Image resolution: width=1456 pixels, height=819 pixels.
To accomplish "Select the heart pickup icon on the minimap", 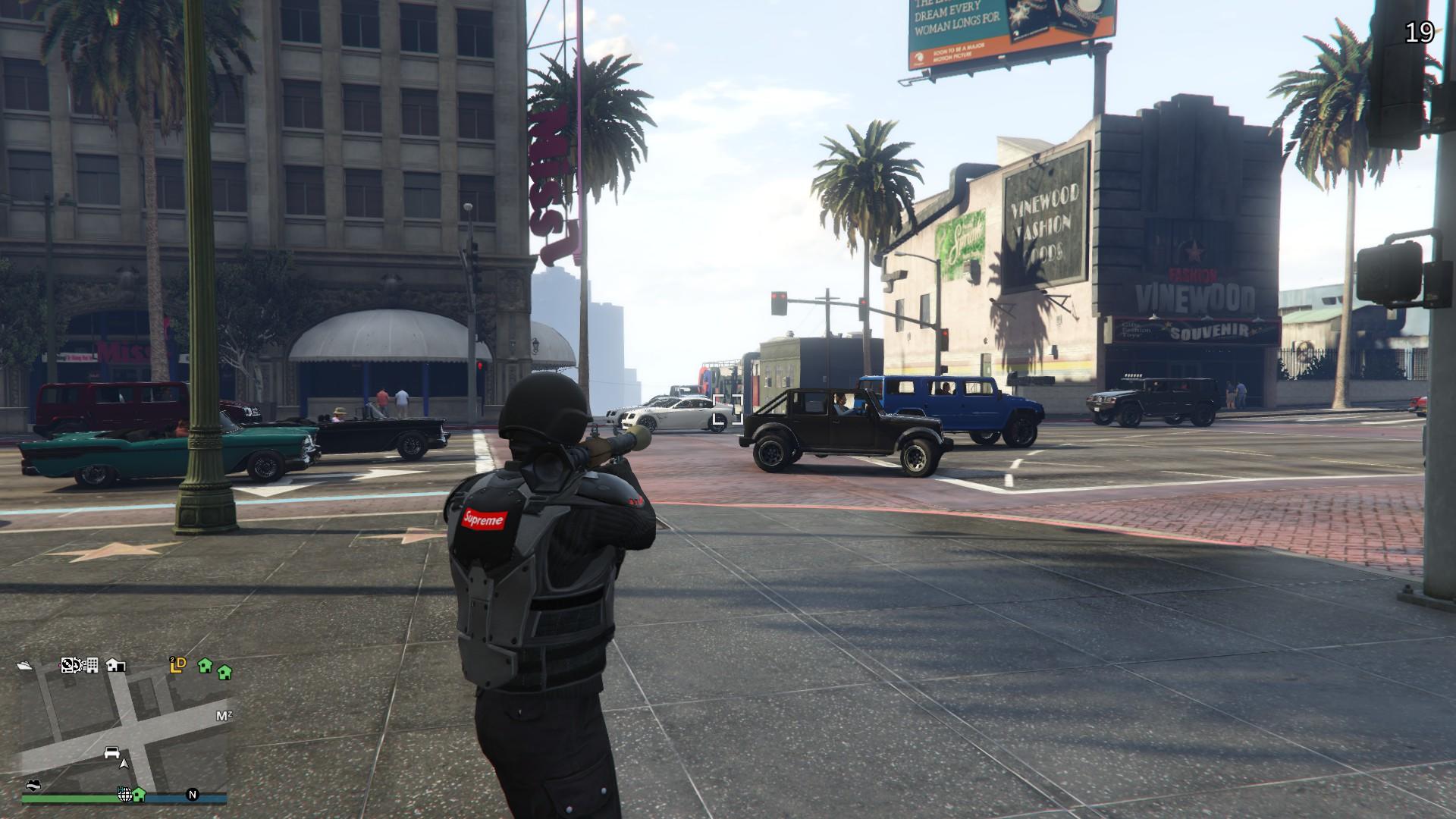I will pyautogui.click(x=33, y=785).
